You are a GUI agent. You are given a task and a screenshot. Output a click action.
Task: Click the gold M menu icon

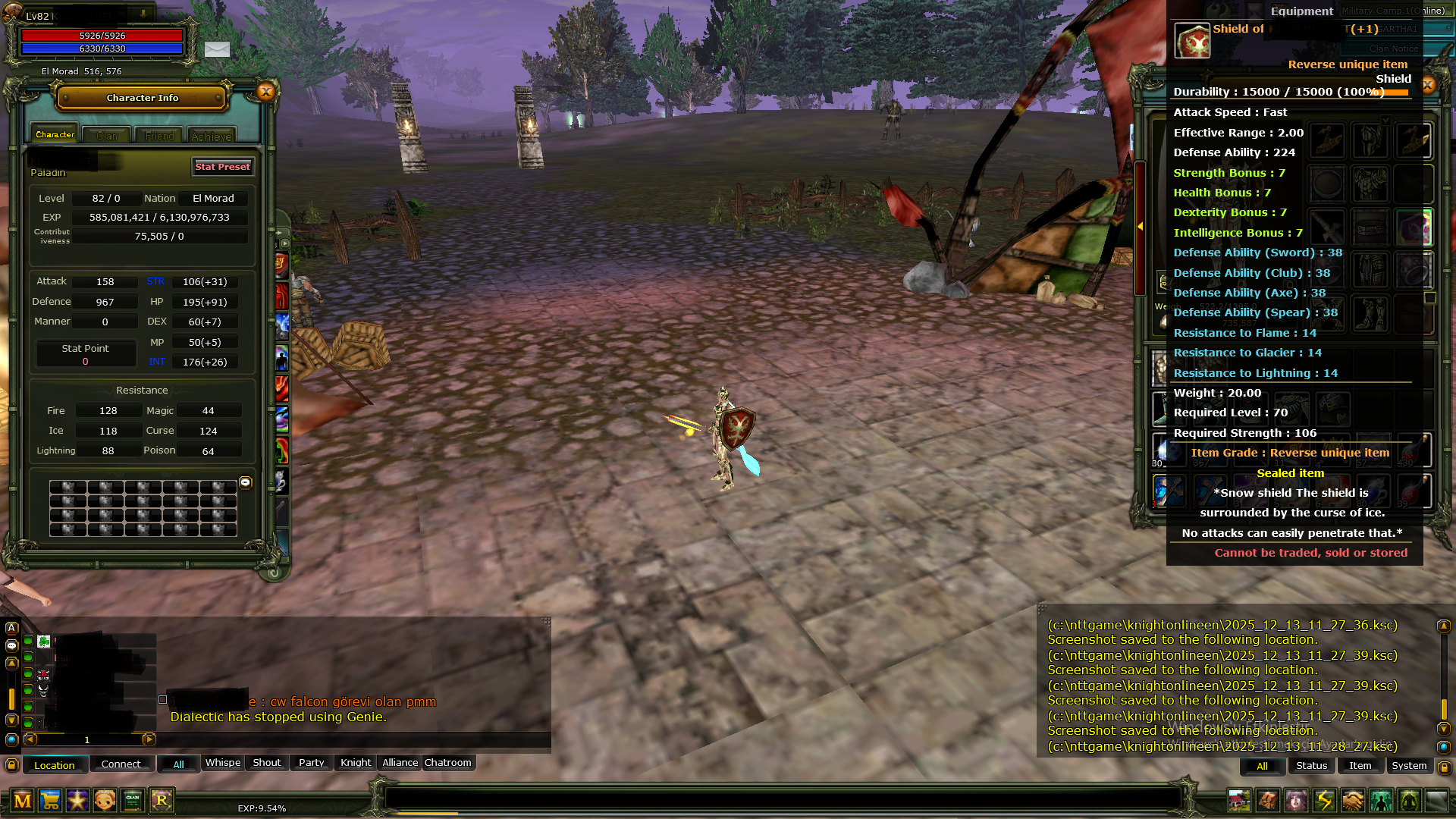click(23, 801)
